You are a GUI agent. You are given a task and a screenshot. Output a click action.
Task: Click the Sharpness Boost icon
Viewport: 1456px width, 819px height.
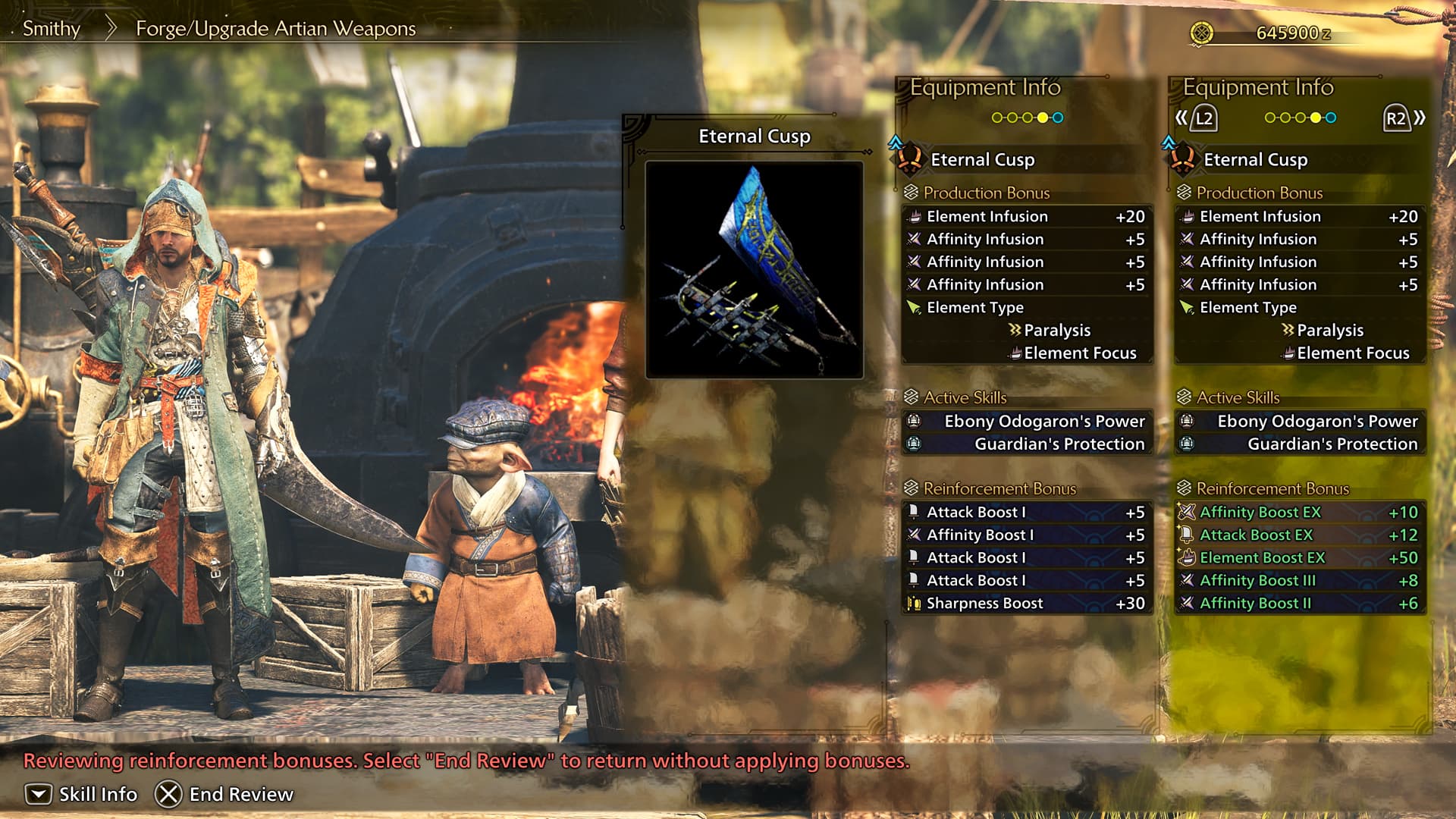(x=915, y=603)
